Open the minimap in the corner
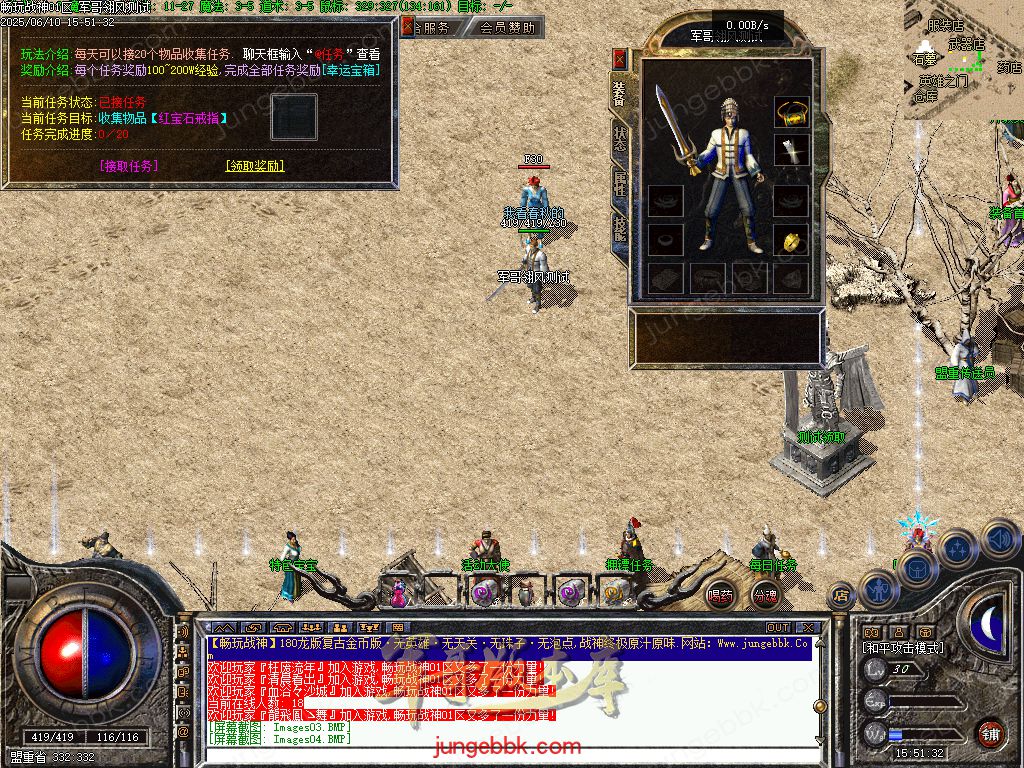The width and height of the screenshot is (1024, 768). point(964,60)
